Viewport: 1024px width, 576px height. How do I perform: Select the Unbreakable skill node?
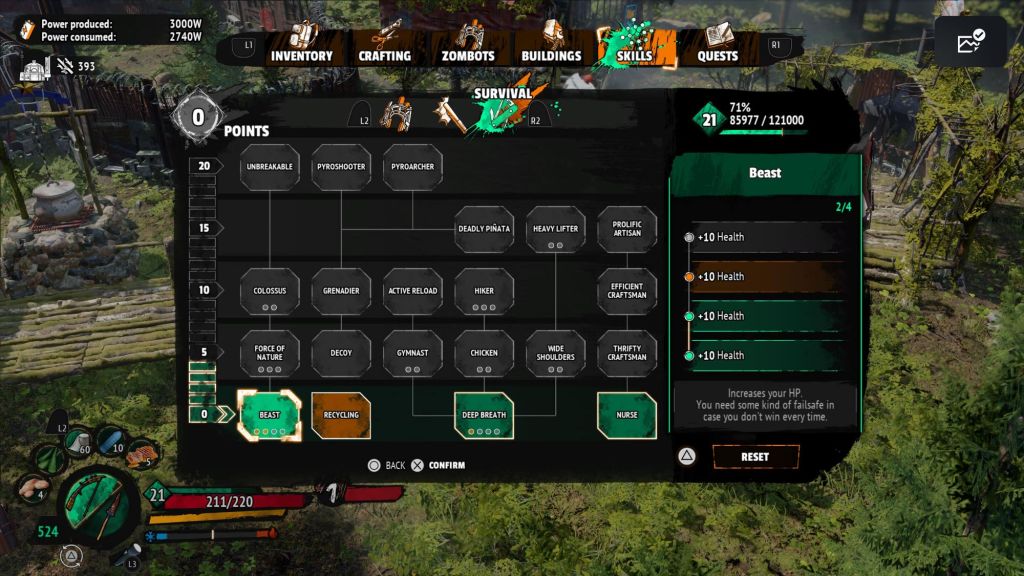click(x=269, y=167)
